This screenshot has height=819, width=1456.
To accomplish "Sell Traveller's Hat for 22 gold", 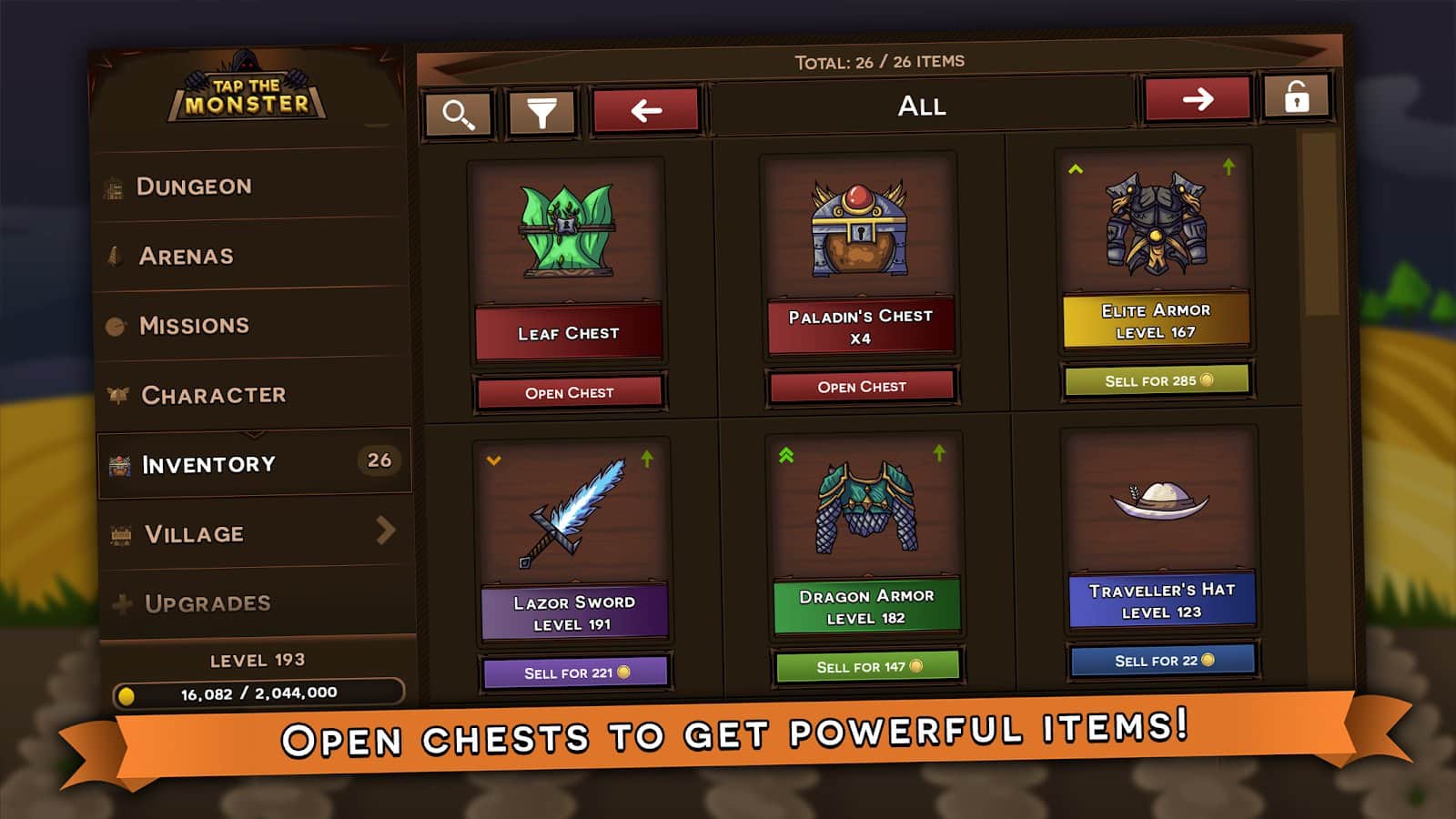I will click(1163, 661).
